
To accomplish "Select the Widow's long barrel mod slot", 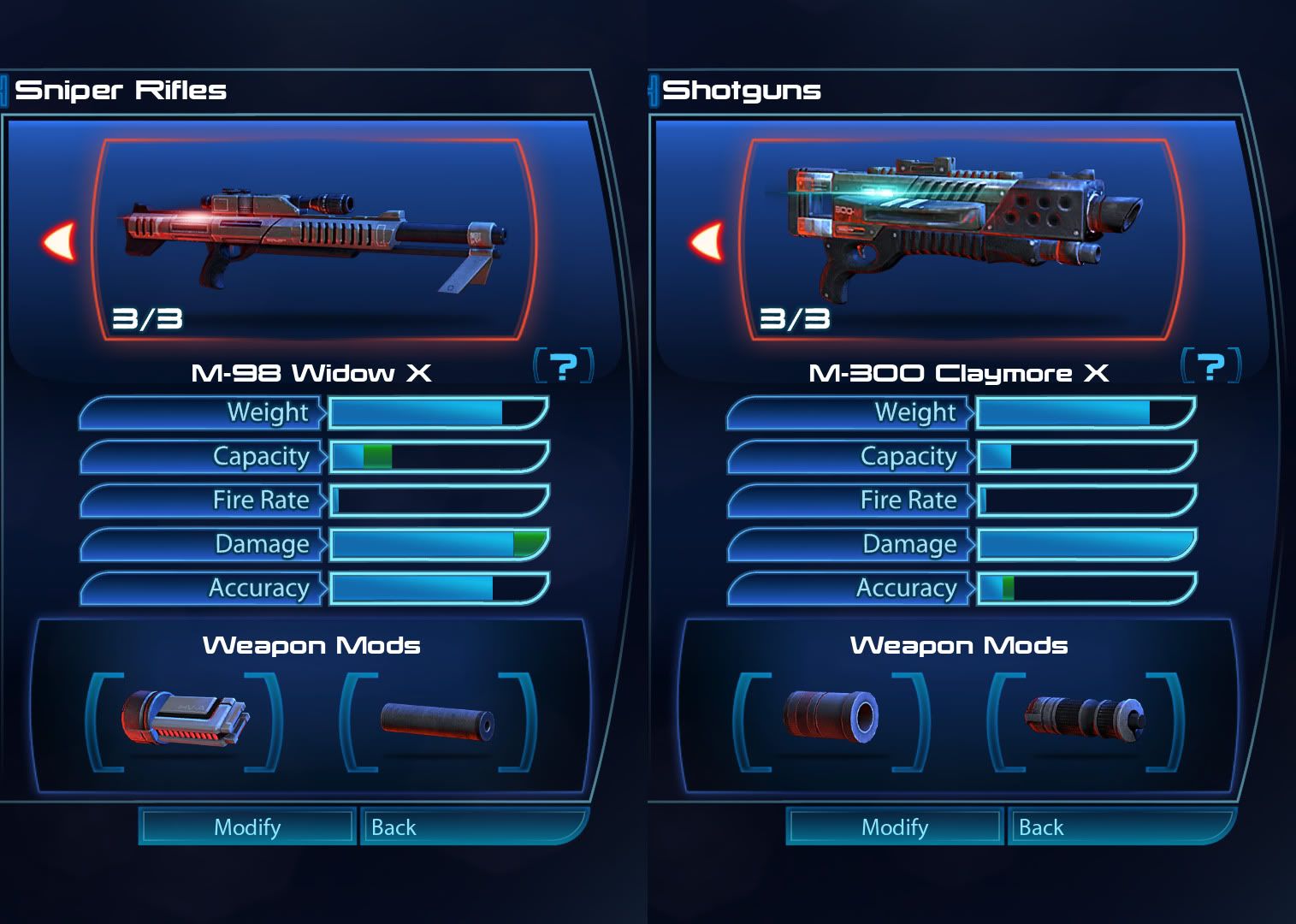I will pos(437,720).
